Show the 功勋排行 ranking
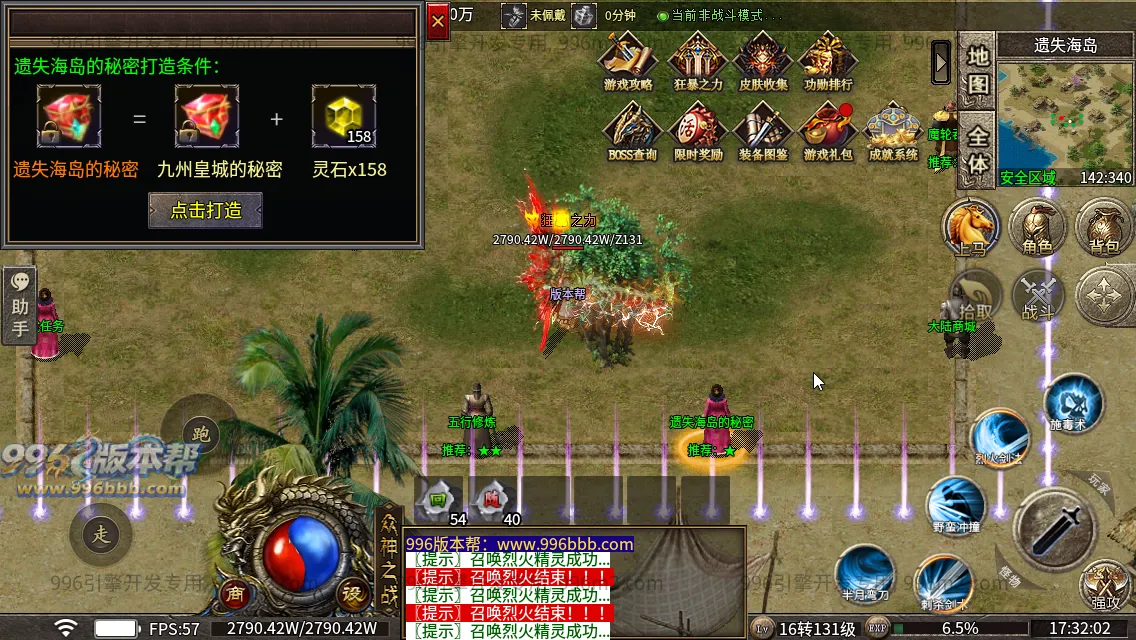The image size is (1136, 640). tap(828, 60)
